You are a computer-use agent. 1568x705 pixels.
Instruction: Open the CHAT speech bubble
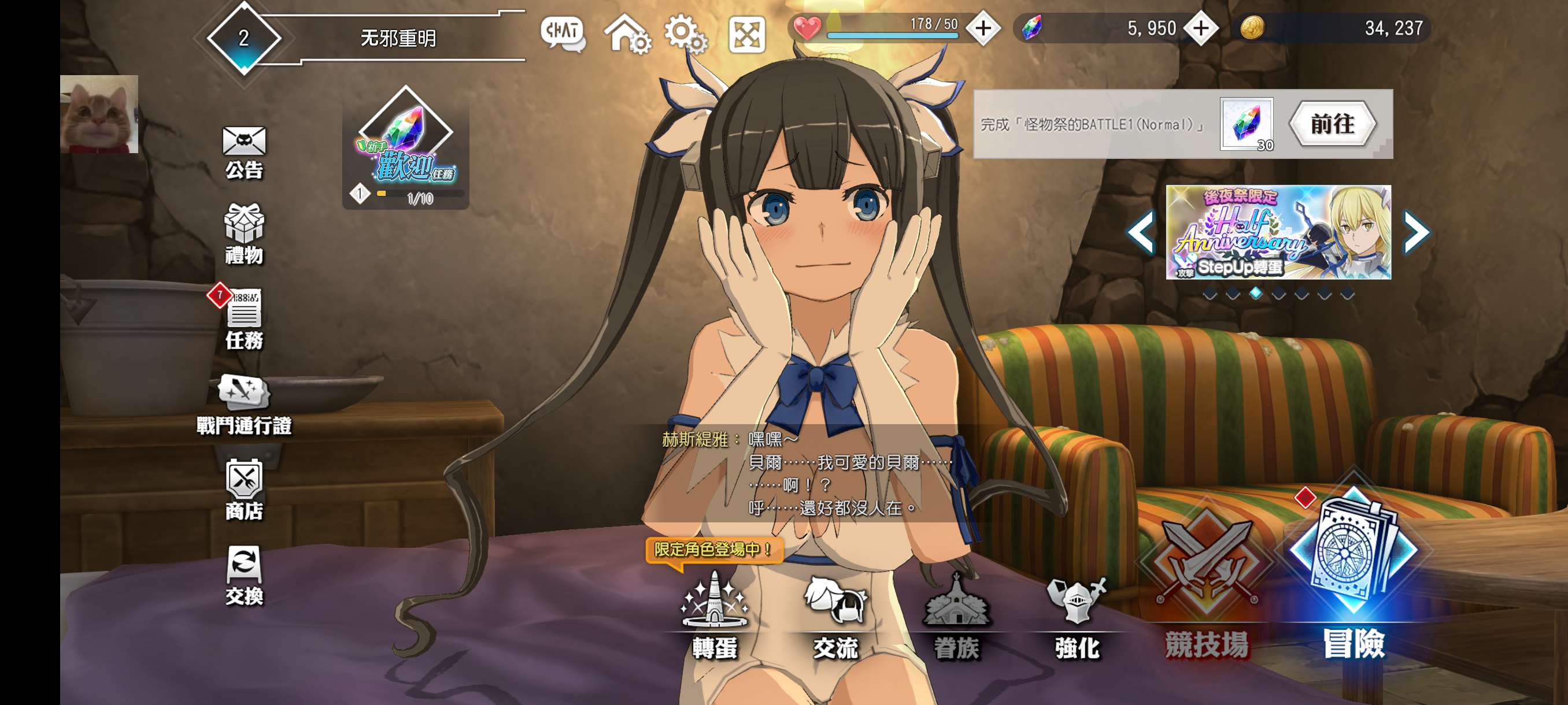pos(563,33)
